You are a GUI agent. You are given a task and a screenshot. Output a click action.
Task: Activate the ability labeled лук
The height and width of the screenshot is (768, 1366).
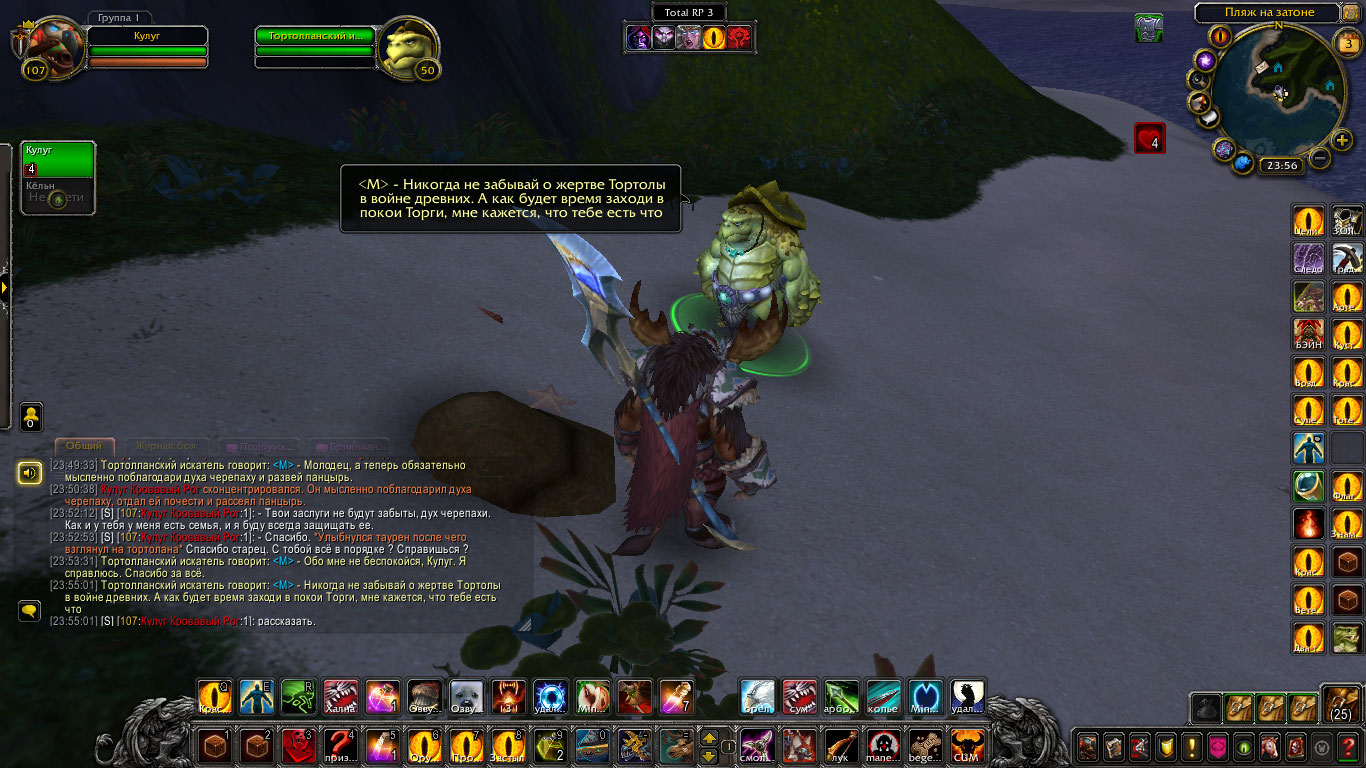(x=841, y=746)
